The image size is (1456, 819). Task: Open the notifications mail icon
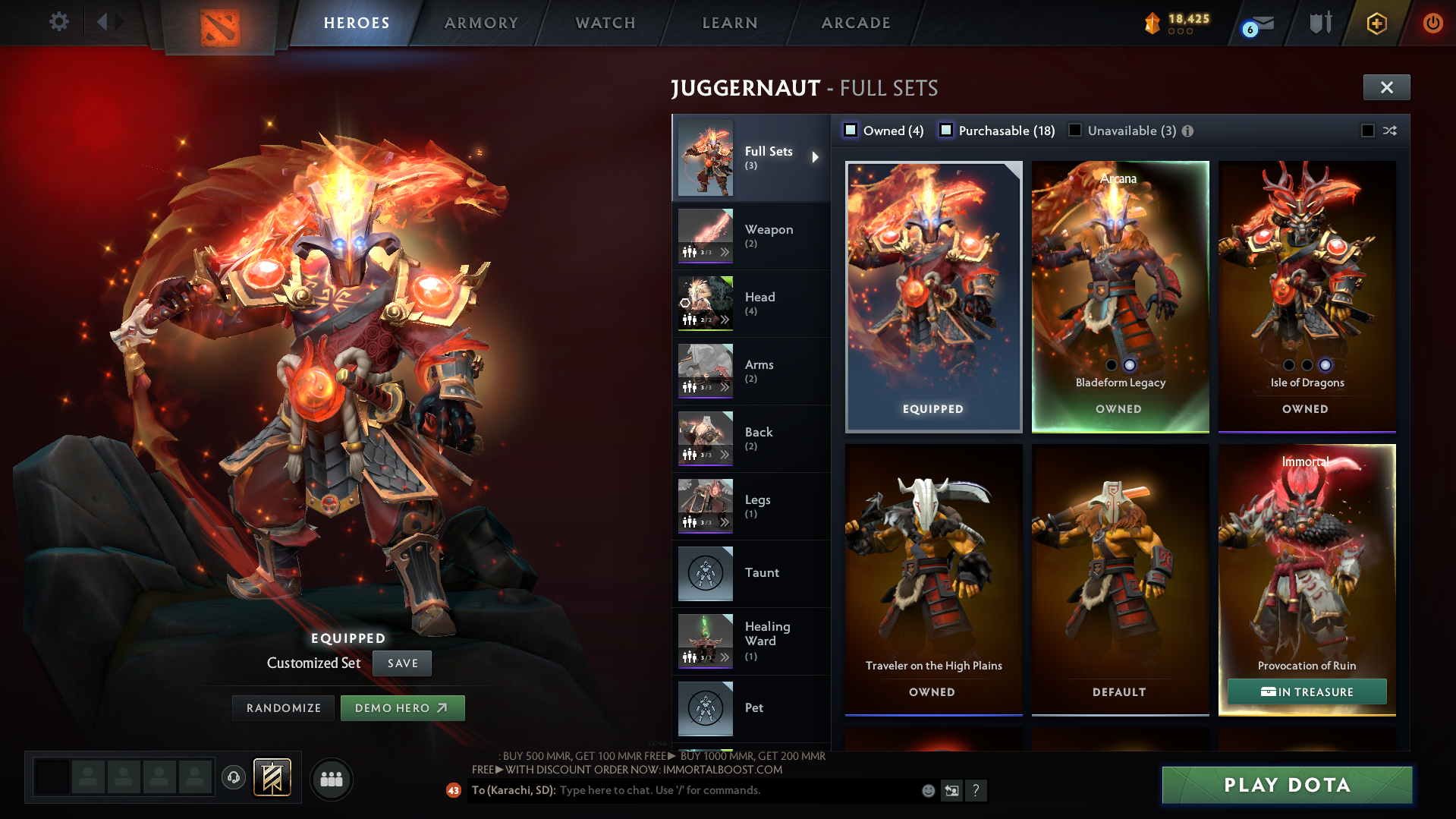click(1263, 23)
